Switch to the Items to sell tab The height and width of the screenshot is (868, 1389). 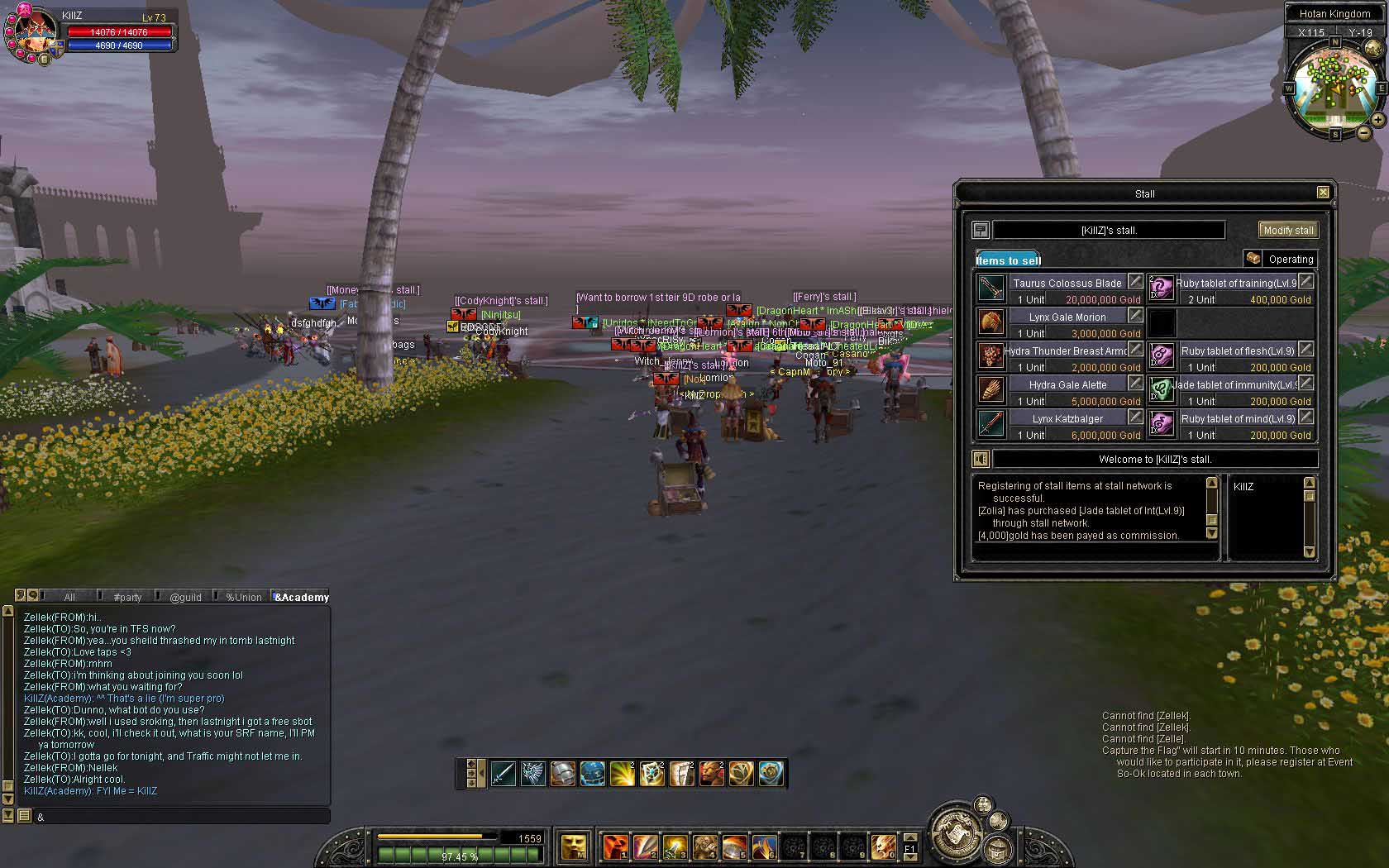(1008, 260)
